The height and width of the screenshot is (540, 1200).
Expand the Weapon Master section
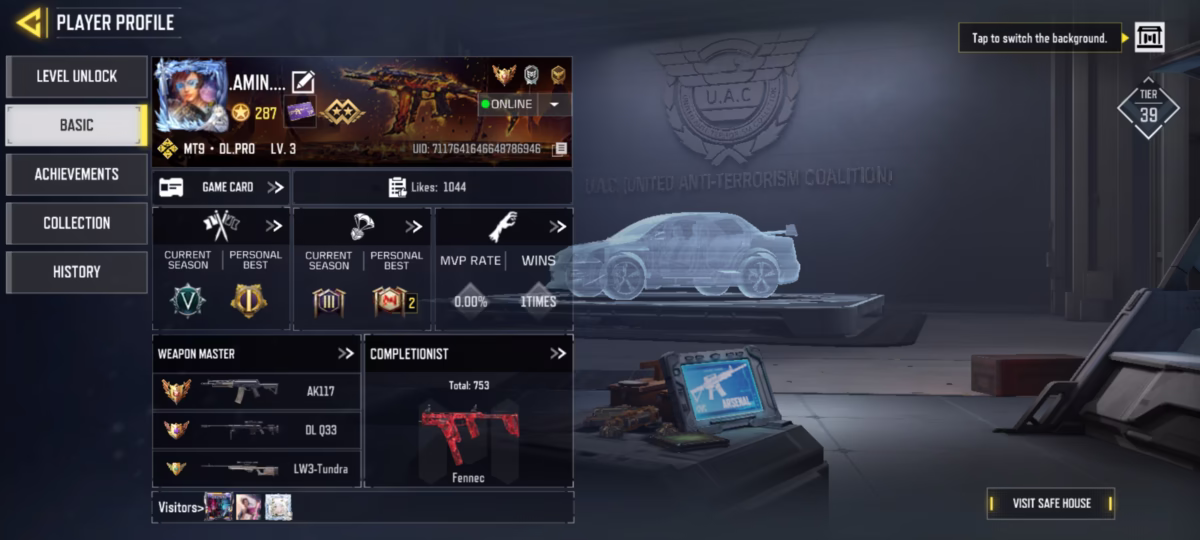point(346,354)
